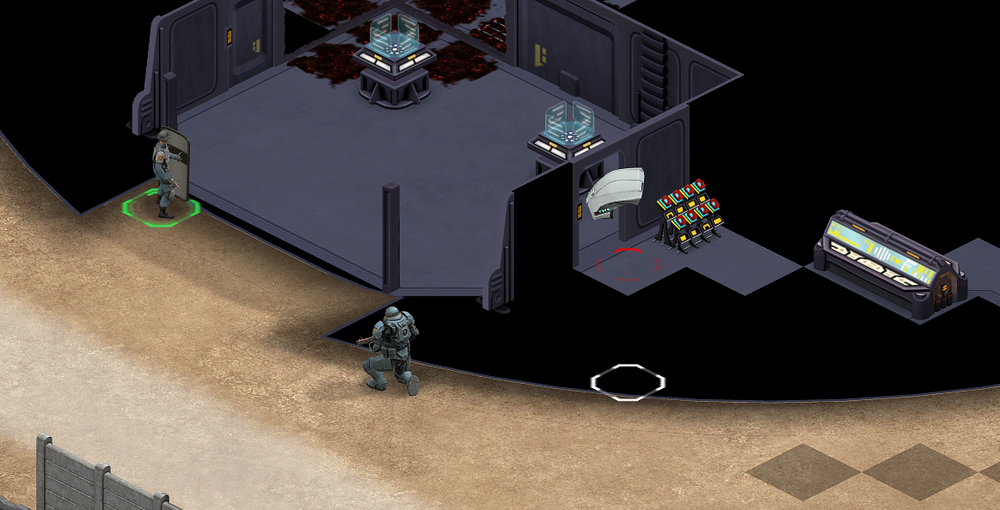This screenshot has width=1000, height=510.
Task: Select the shield soldier with green marker
Action: [166, 172]
